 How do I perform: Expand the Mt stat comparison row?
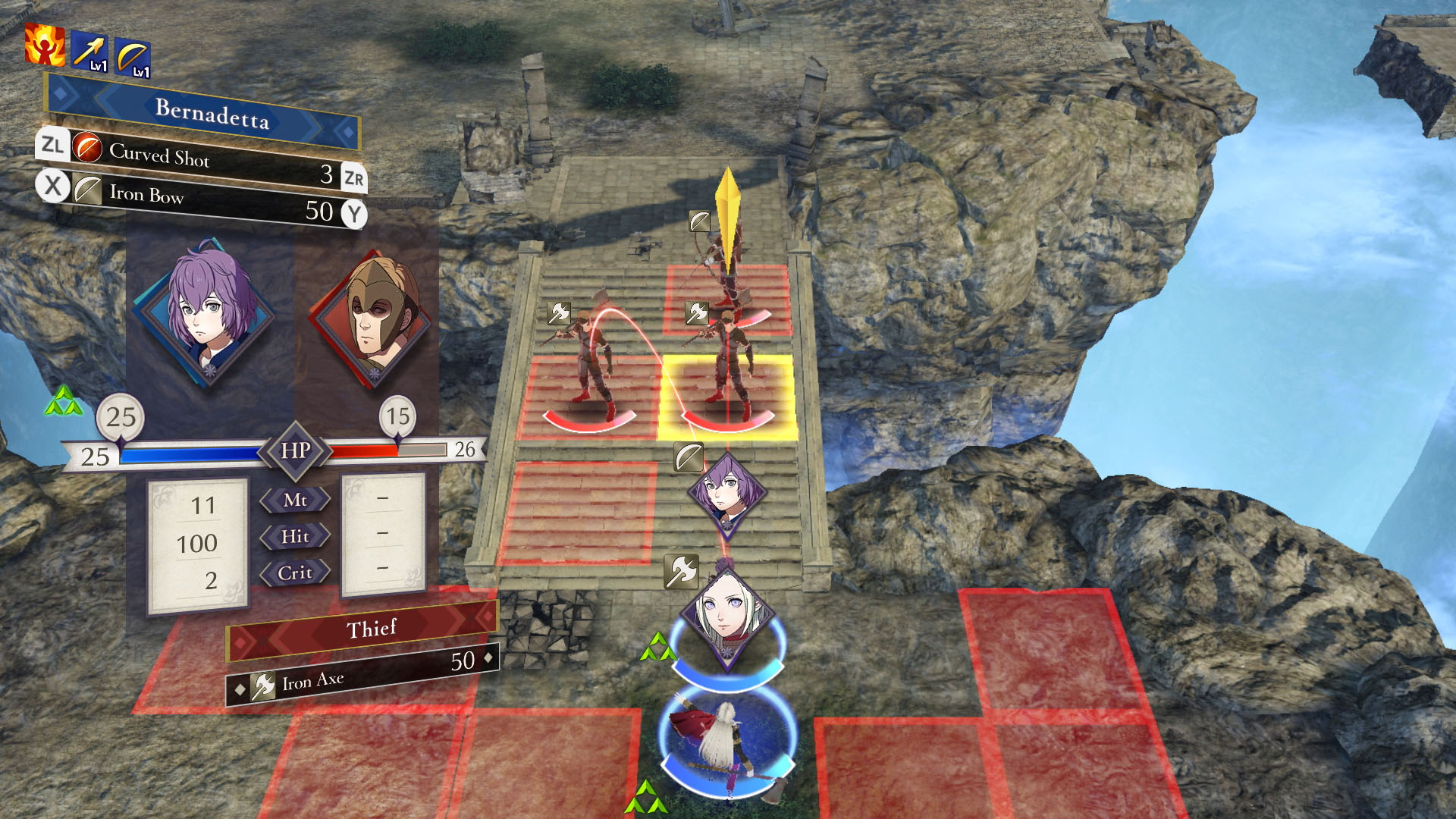tap(295, 501)
